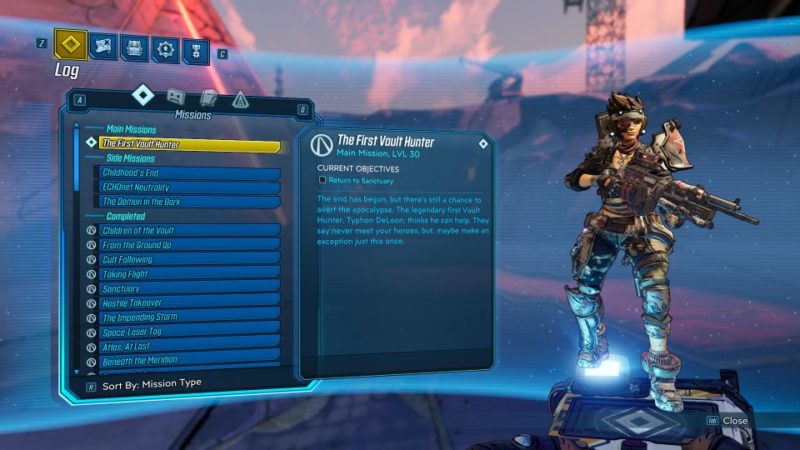Viewport: 800px width, 450px height.
Task: Open the Map tab
Action: pos(104,46)
